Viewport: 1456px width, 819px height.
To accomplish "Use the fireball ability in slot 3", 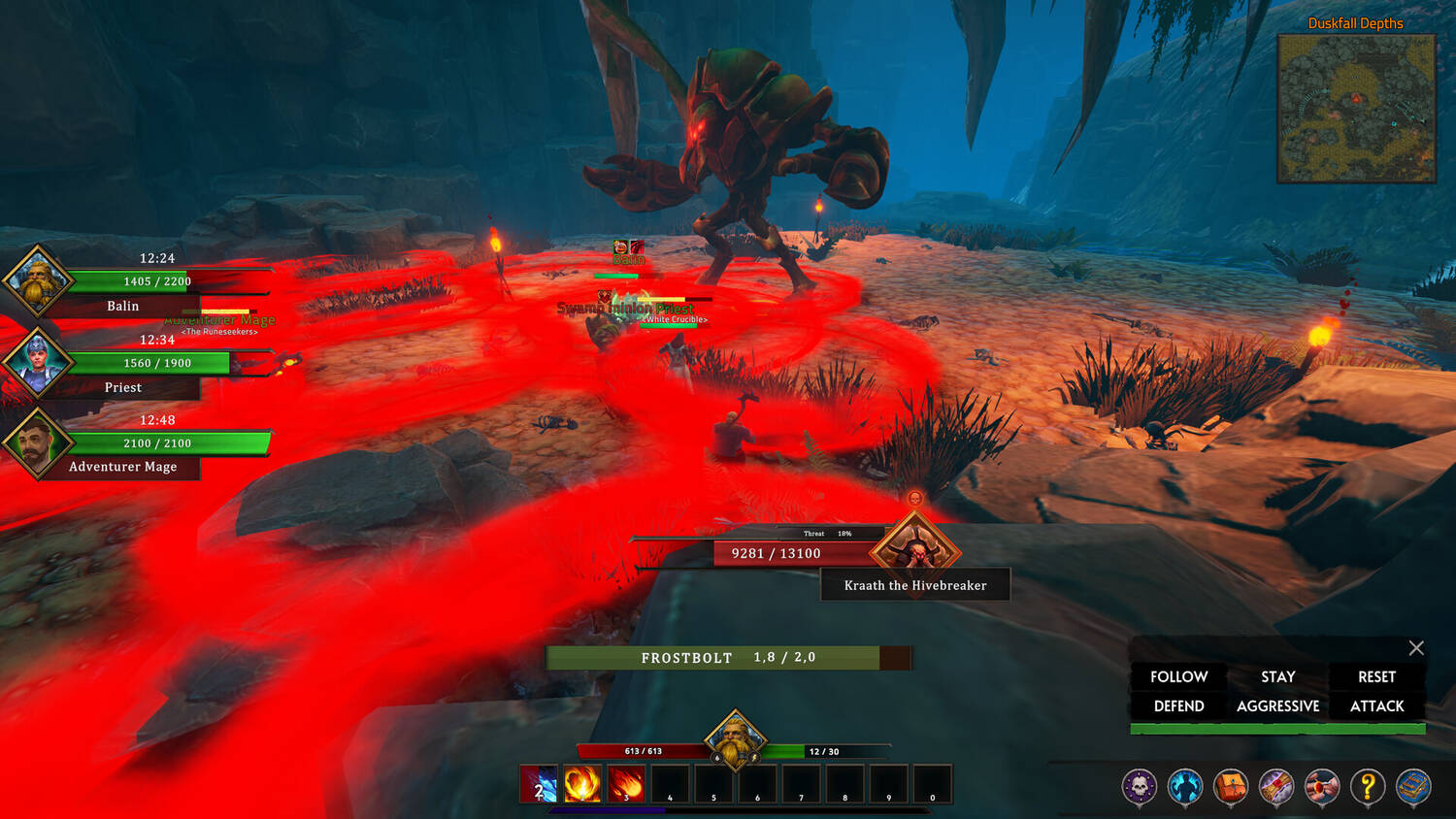I will [626, 784].
